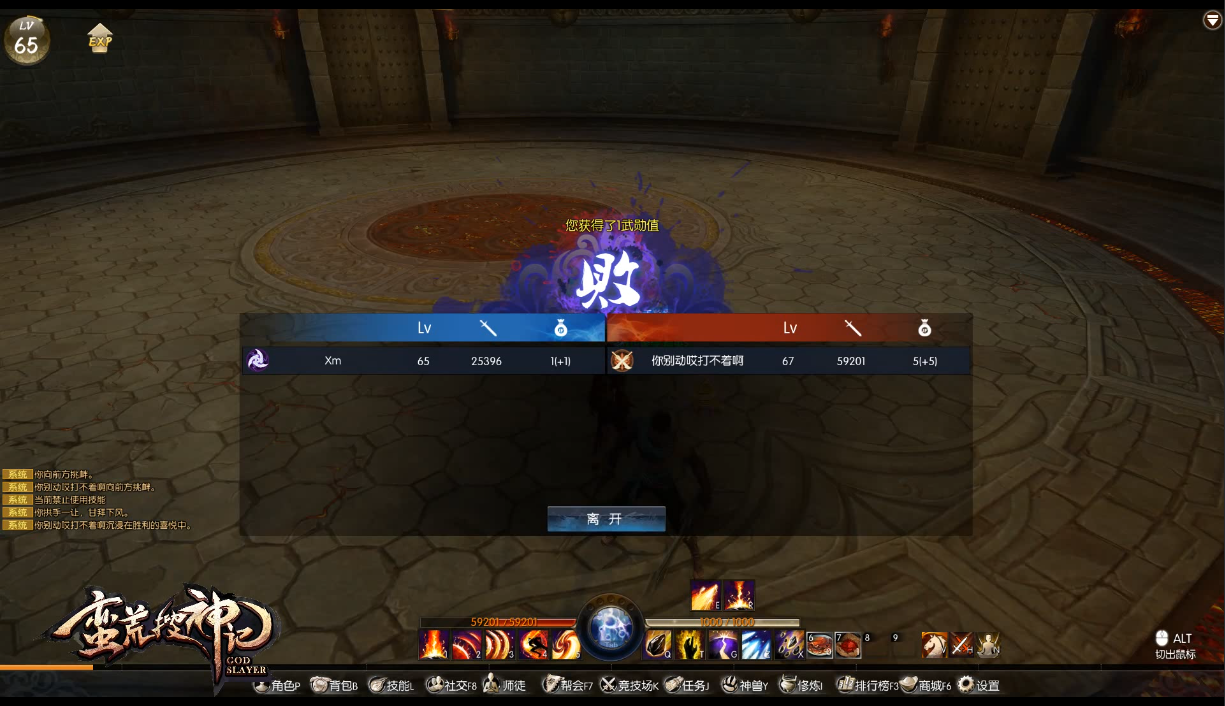This screenshot has width=1225, height=706.
Task: Click the 离开 (Leave) button
Action: point(606,519)
